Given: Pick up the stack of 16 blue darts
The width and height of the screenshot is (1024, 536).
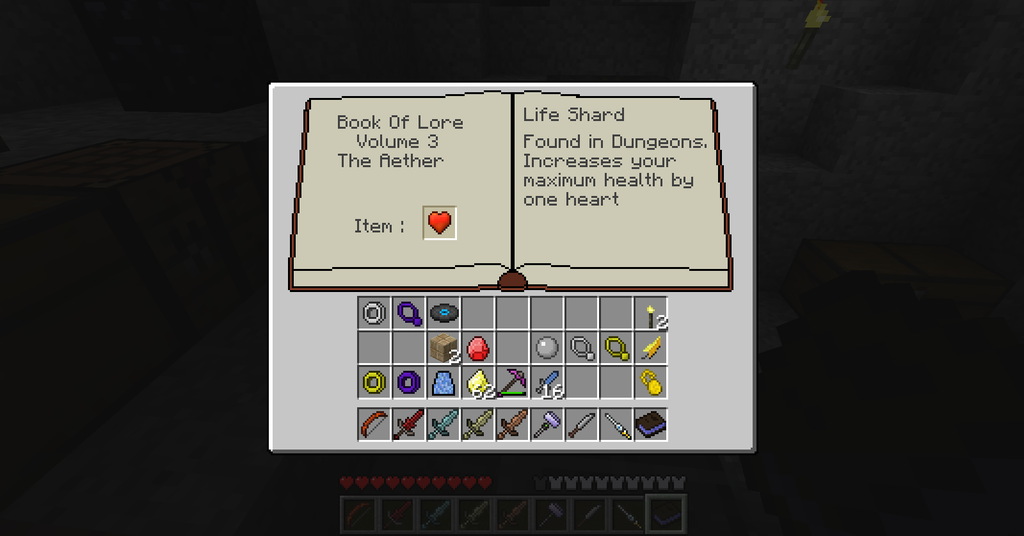Looking at the screenshot, I should 547,382.
